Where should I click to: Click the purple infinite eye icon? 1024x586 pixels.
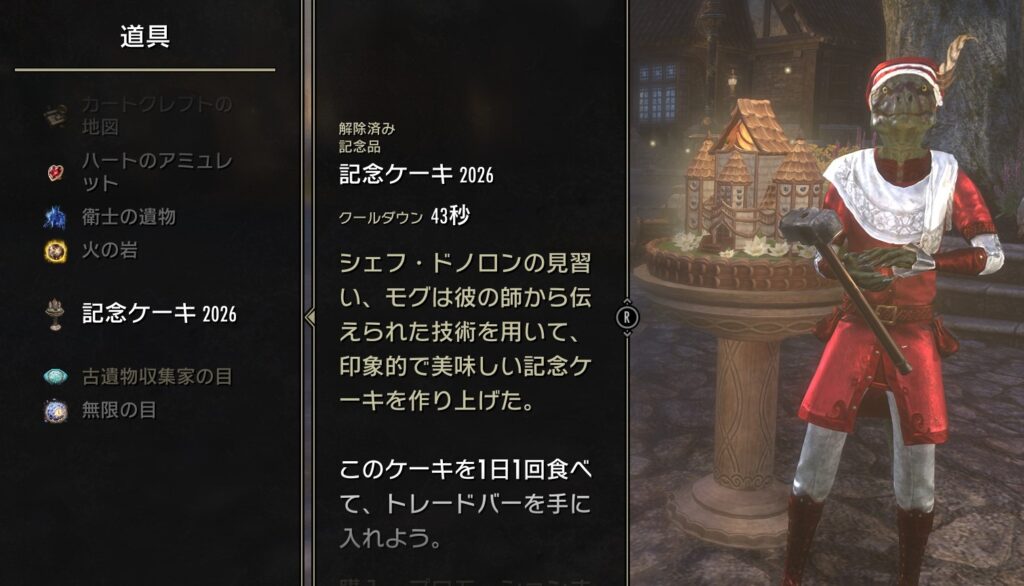click(x=56, y=410)
